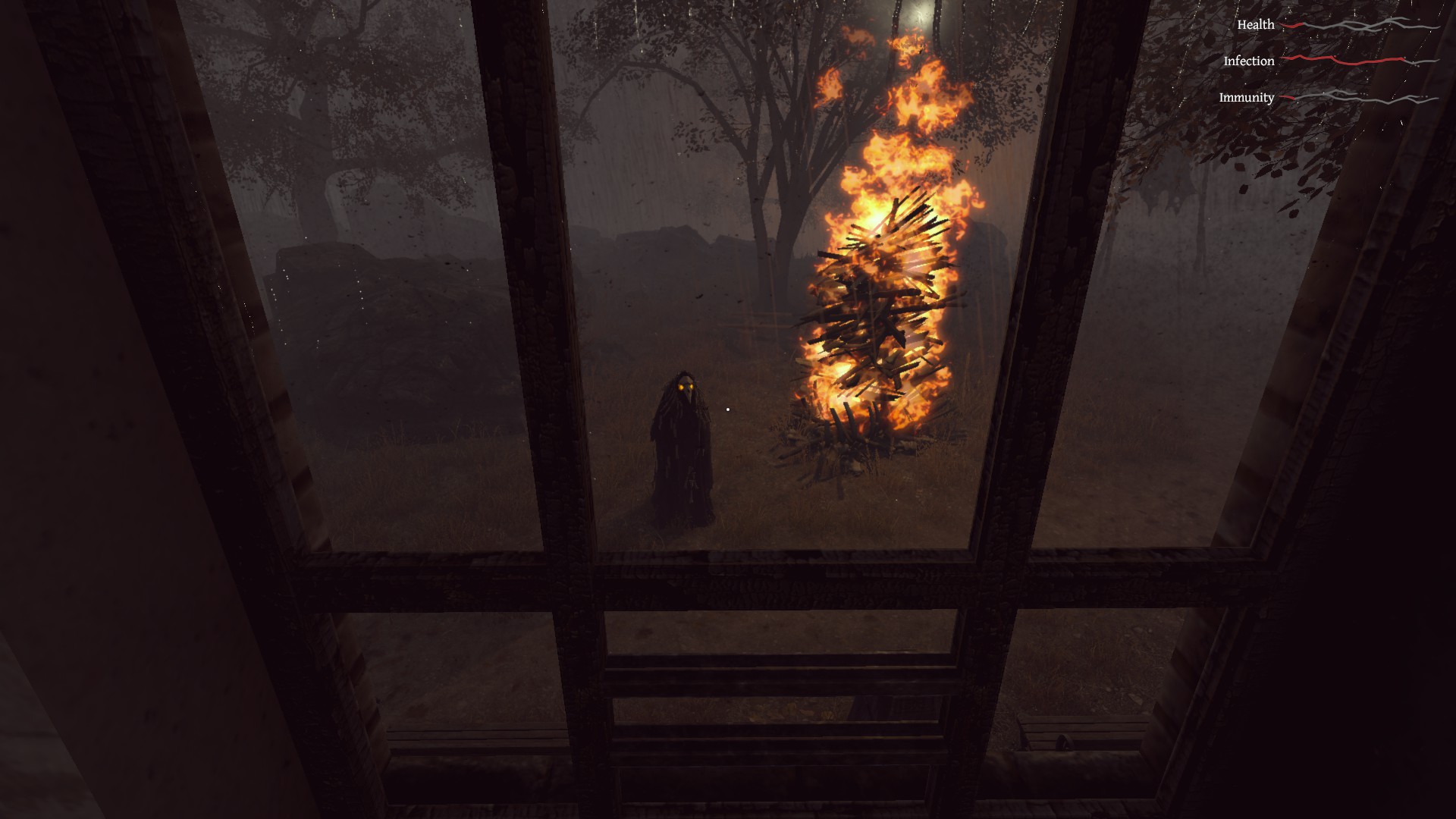
Task: Click the white floating spark near the figure
Action: (726, 409)
